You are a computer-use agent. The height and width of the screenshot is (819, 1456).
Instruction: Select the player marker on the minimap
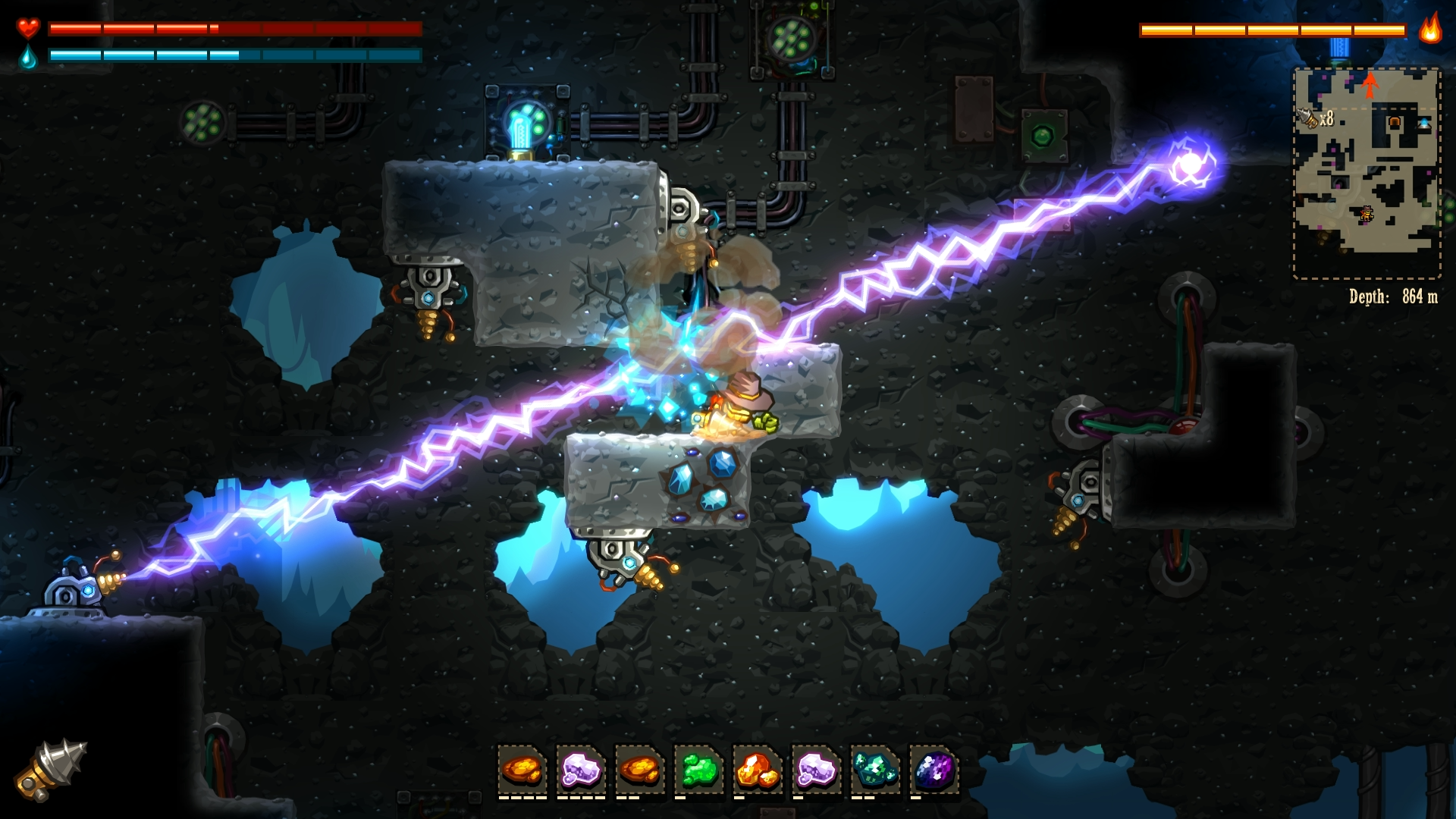[1367, 215]
